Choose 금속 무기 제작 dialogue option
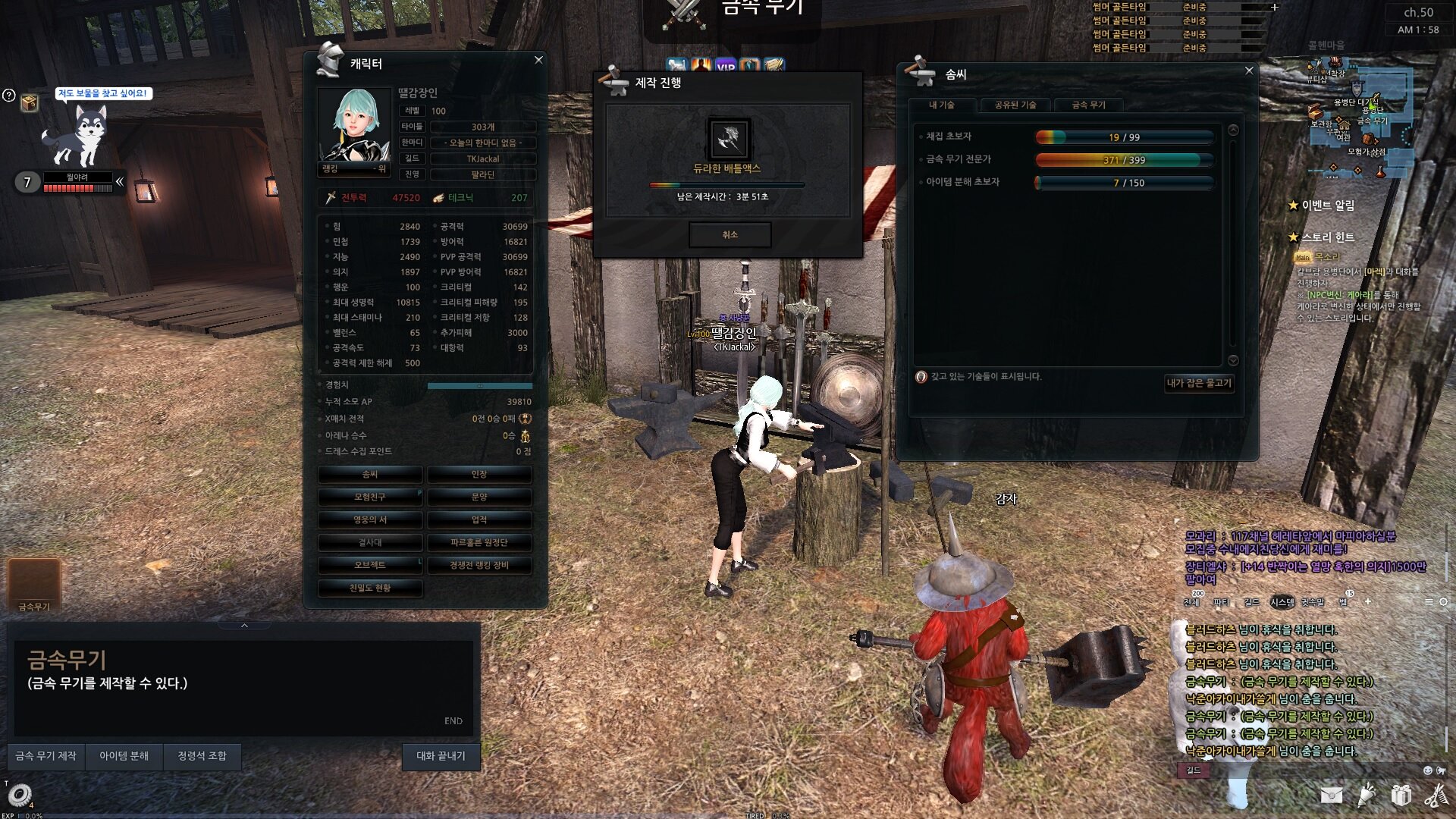This screenshot has width=1456, height=819. 46,756
